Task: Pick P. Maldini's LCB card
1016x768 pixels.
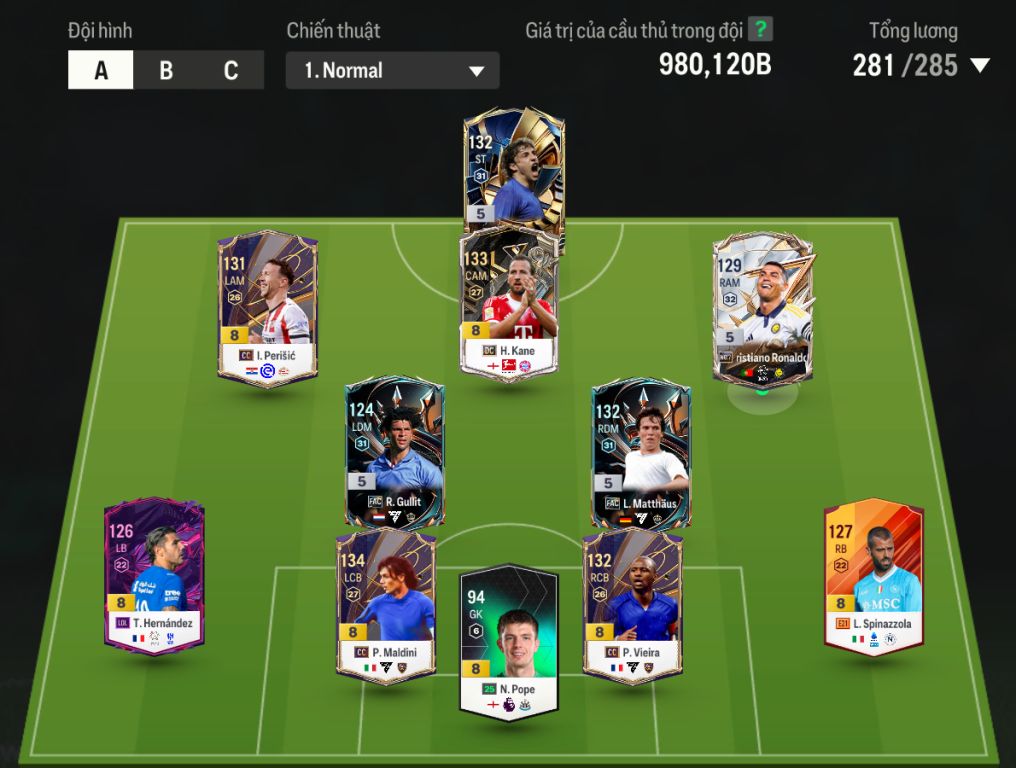Action: [x=385, y=605]
